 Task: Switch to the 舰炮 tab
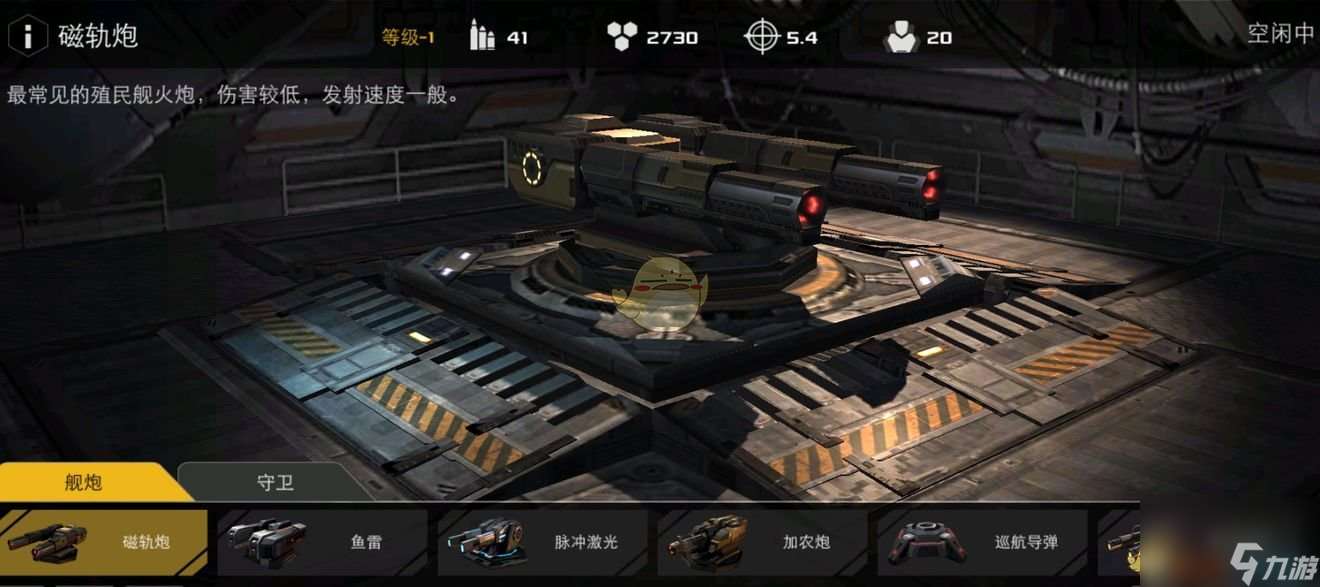[x=83, y=482]
